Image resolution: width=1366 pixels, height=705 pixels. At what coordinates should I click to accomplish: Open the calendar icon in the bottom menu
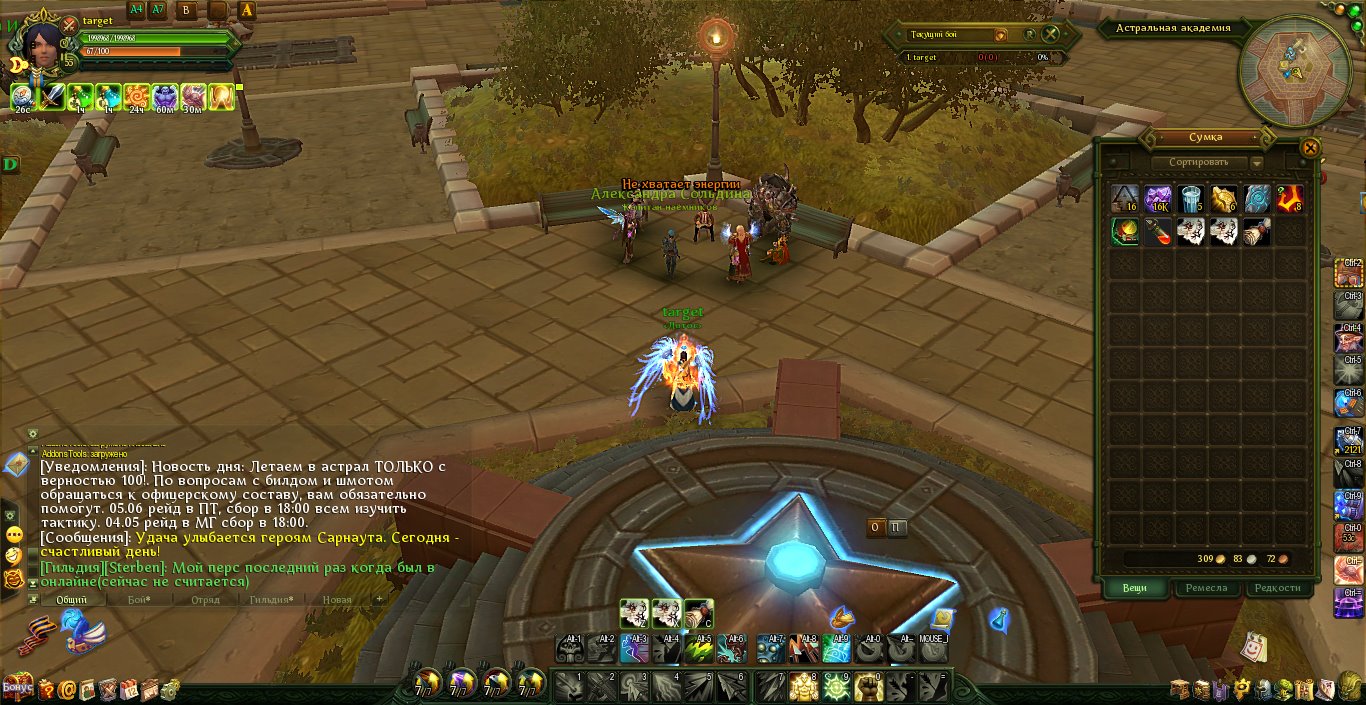click(129, 688)
